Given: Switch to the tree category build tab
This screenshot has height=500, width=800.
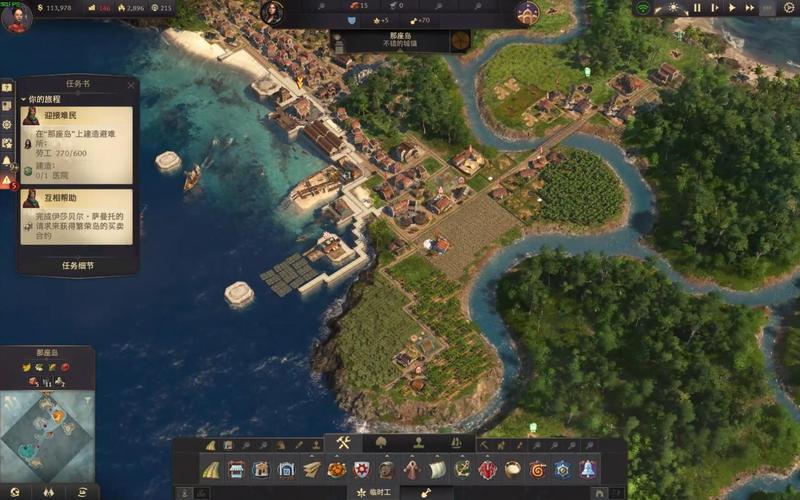Looking at the screenshot, I should point(381,443).
